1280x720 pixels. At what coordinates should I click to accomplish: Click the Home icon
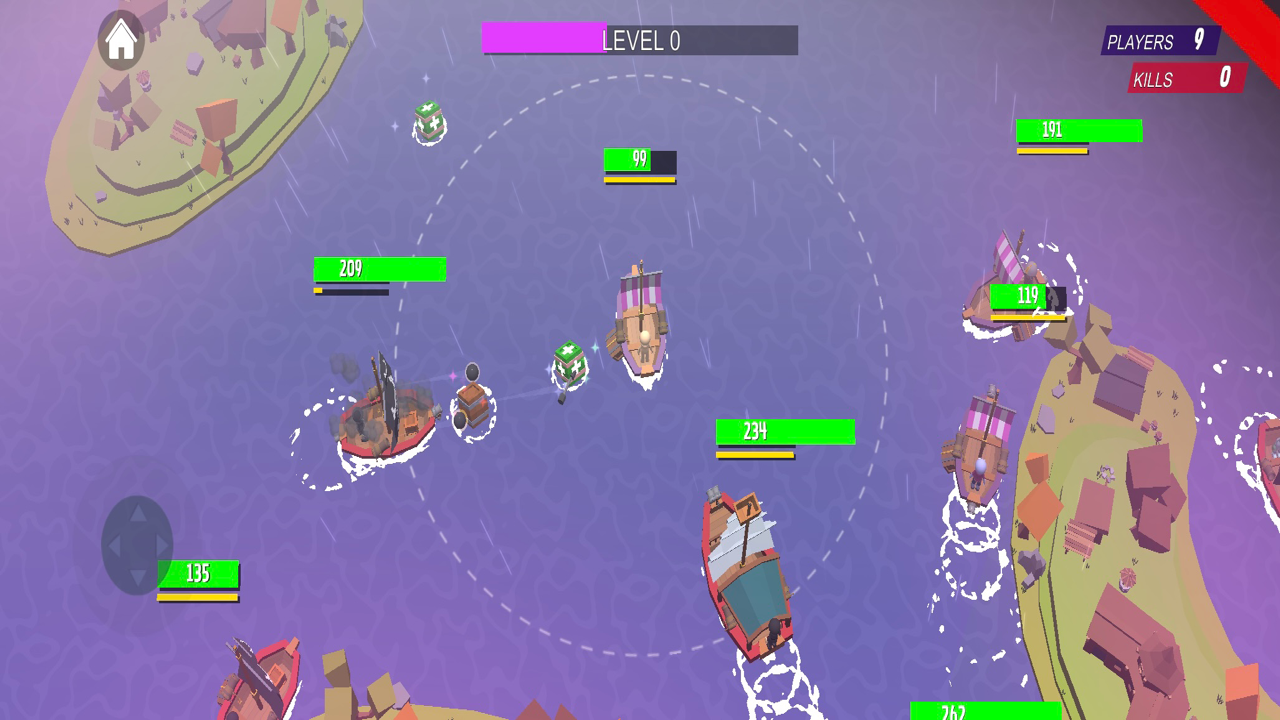(120, 40)
